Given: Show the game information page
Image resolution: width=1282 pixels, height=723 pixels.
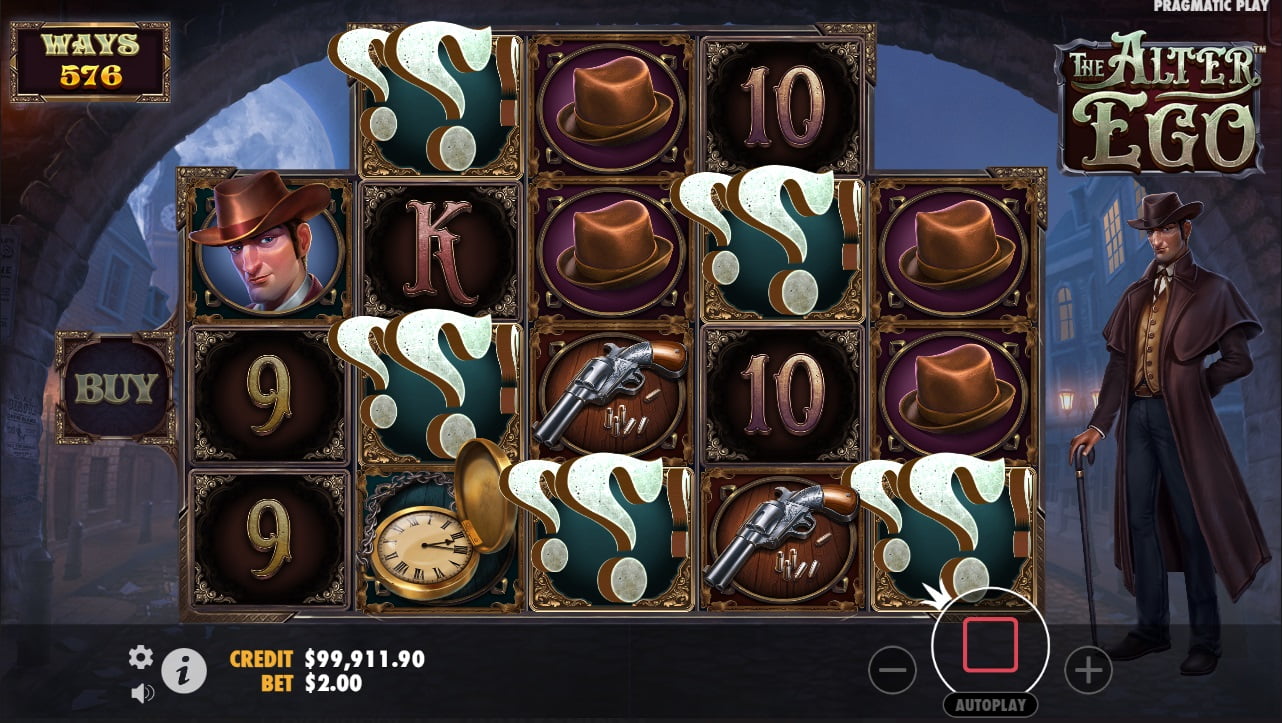Looking at the screenshot, I should click(184, 671).
